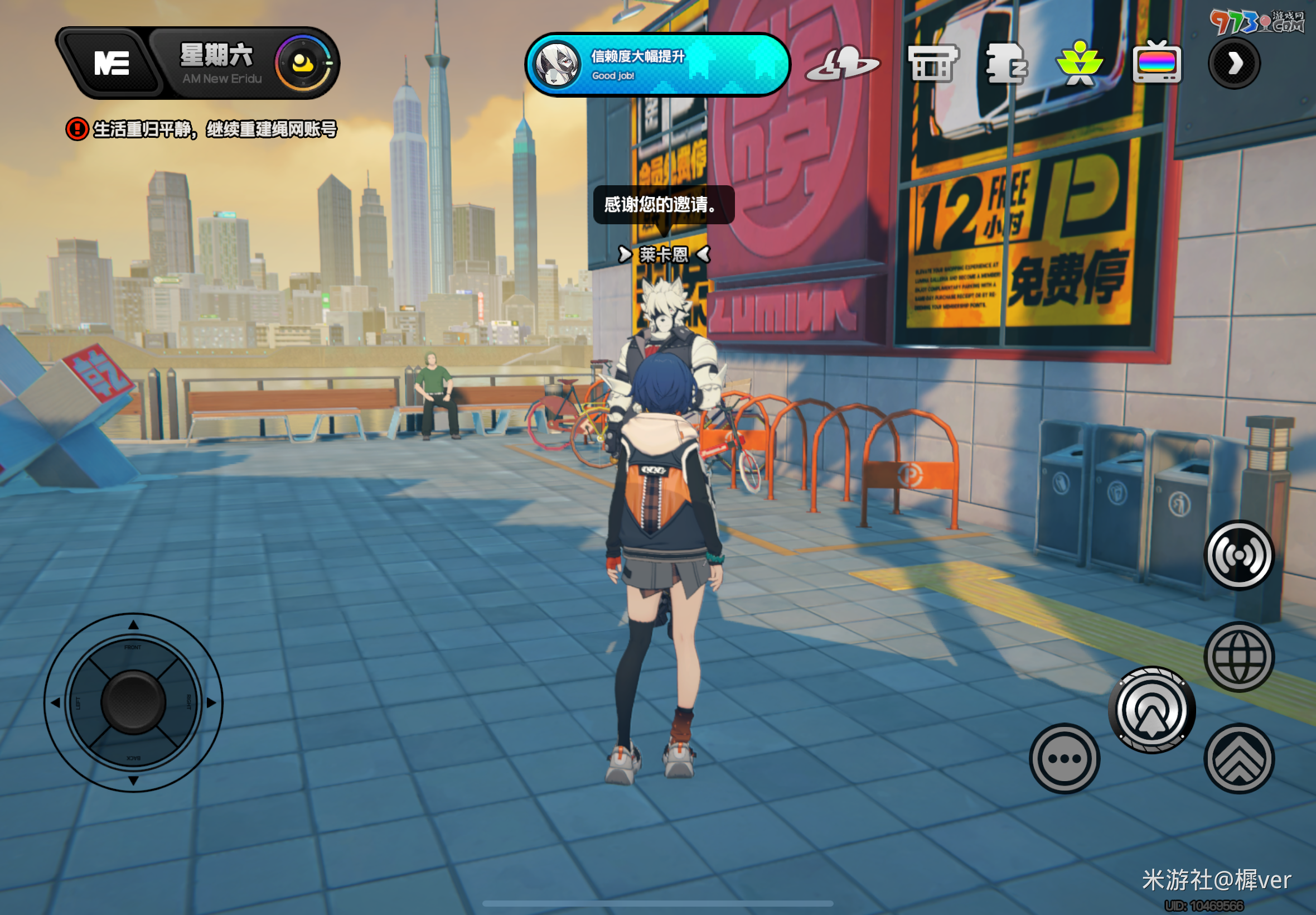1316x915 pixels.
Task: Open the three-dots chat button
Action: click(1064, 758)
